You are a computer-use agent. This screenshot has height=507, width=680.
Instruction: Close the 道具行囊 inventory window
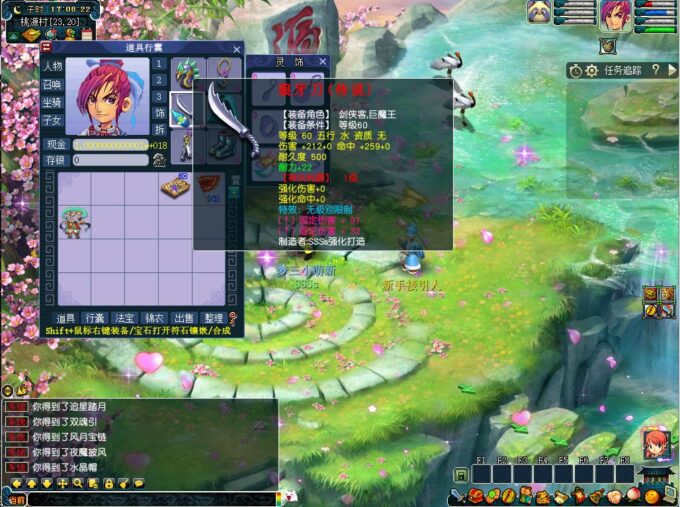(x=237, y=48)
